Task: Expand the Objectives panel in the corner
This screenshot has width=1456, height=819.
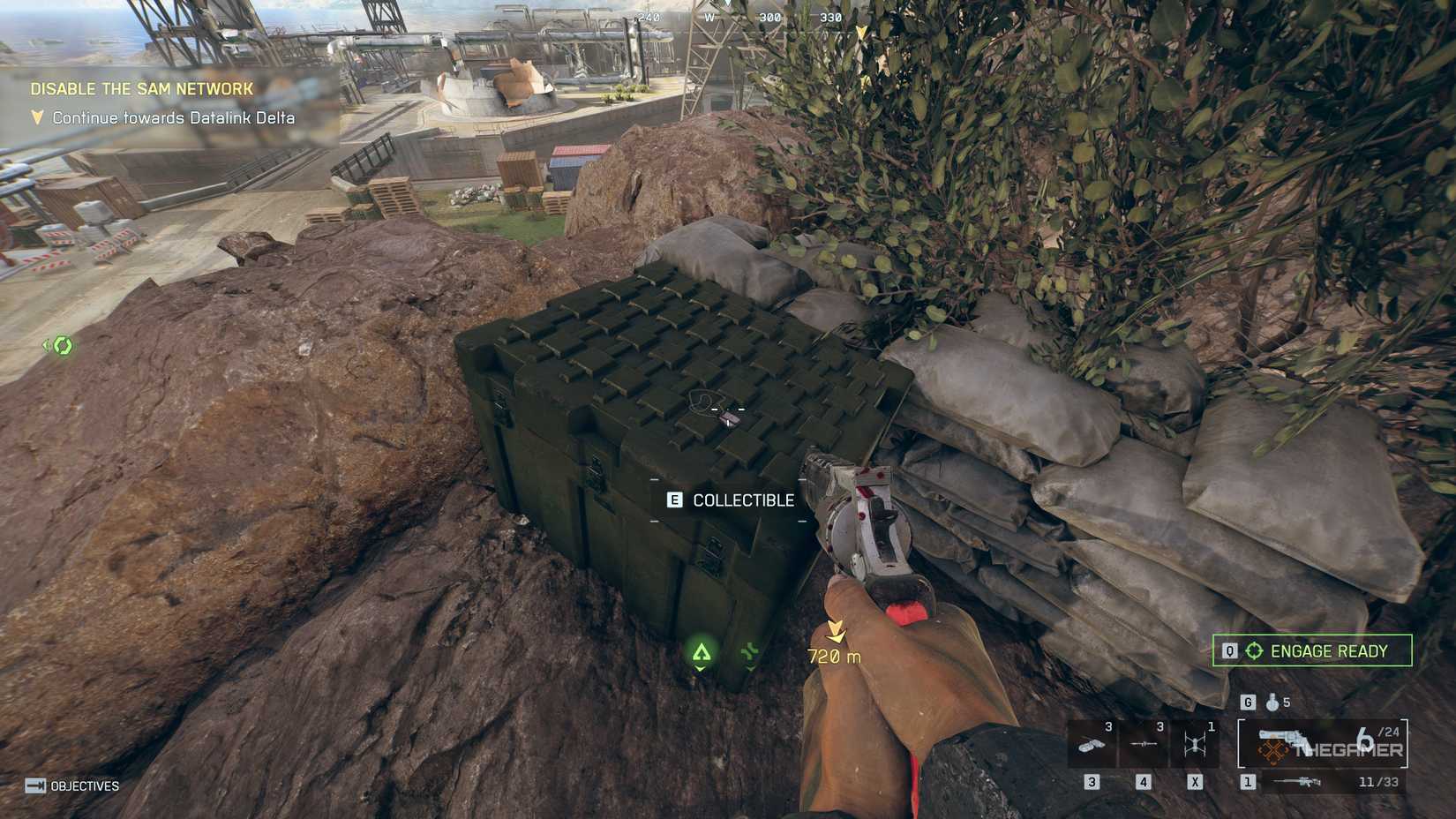Action: click(86, 785)
